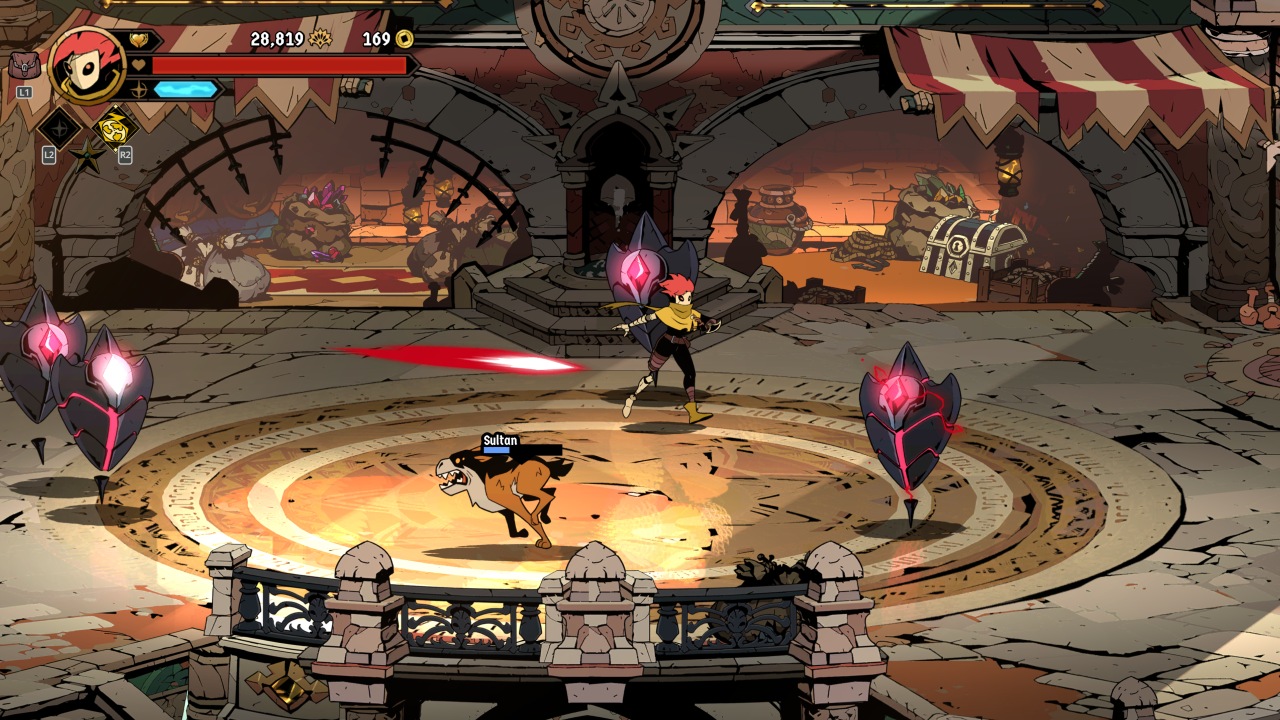The image size is (1280, 720).
Task: Click the golden fan currency icon
Action: pyautogui.click(x=321, y=39)
